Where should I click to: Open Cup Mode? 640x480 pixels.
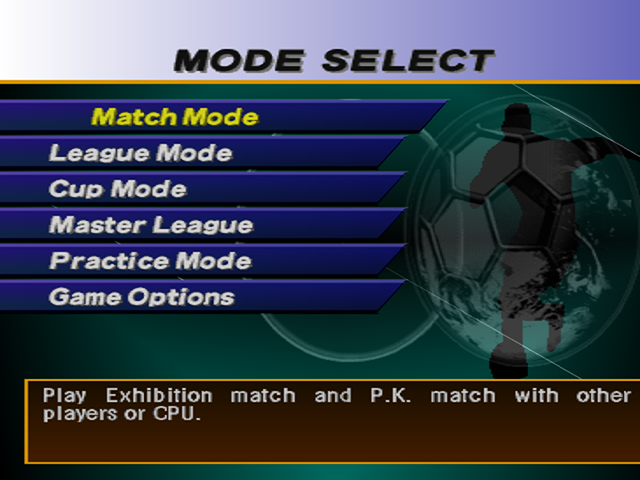pos(118,189)
